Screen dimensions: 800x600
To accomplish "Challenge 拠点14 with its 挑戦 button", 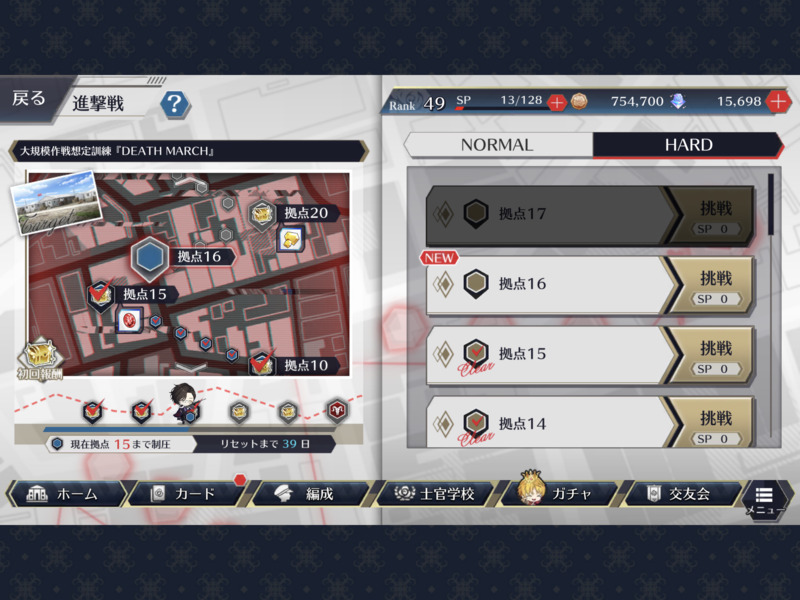I will (716, 423).
